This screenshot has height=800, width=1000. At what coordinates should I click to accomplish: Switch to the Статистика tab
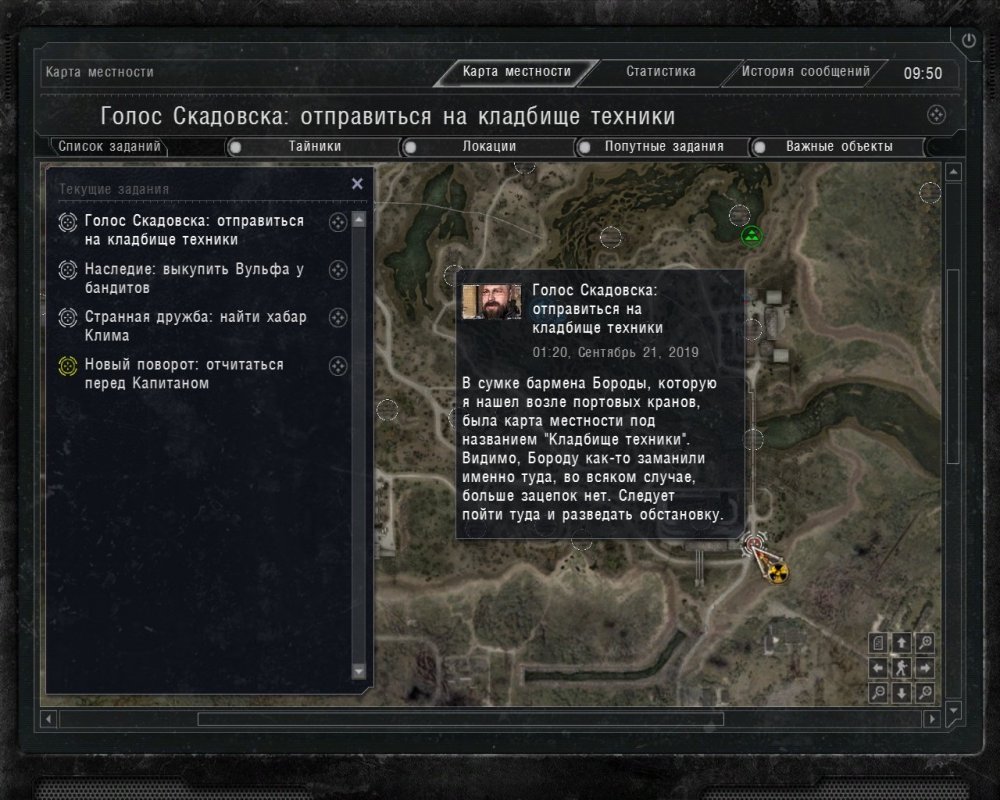click(x=660, y=72)
